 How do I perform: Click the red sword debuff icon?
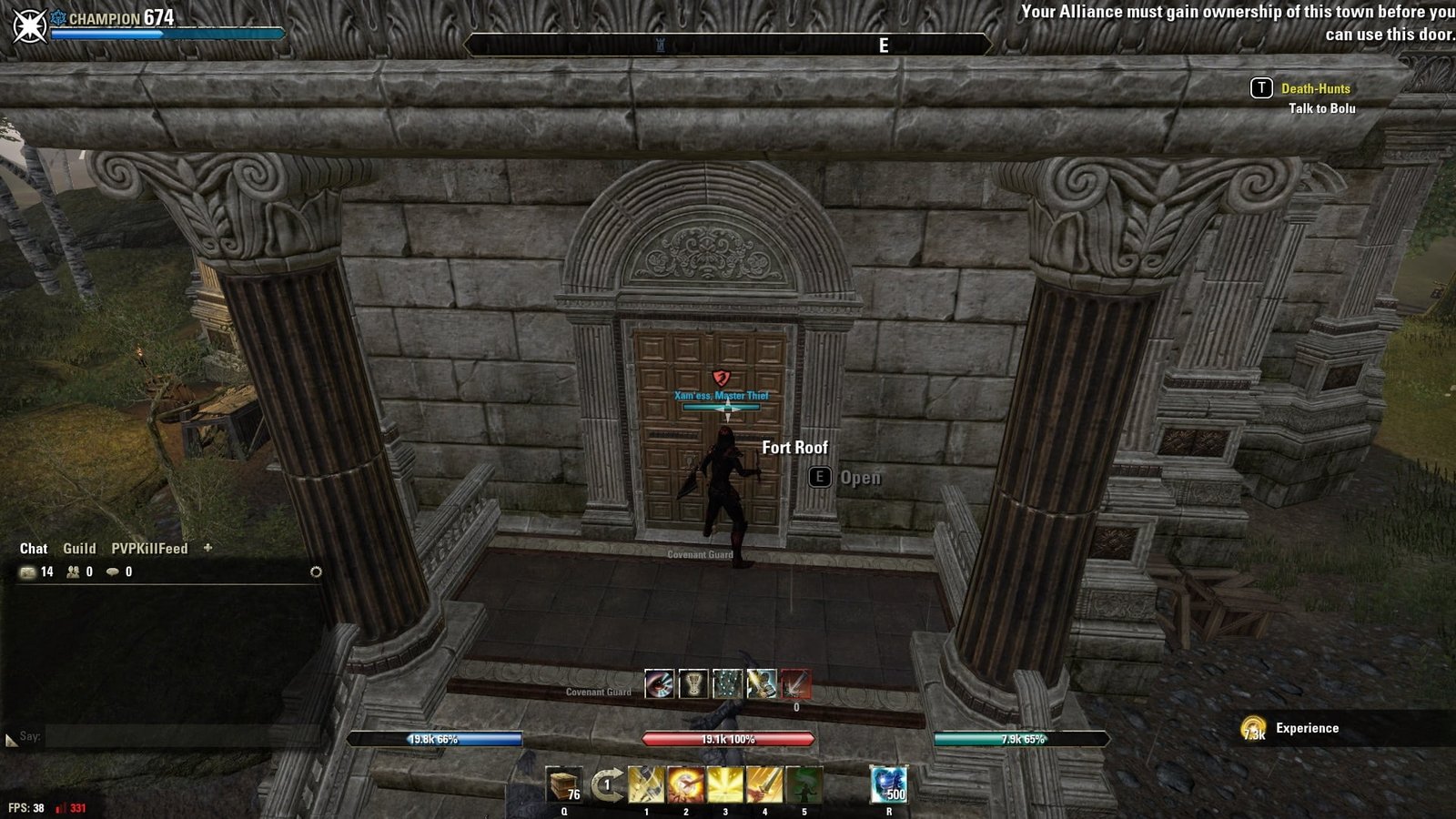795,683
